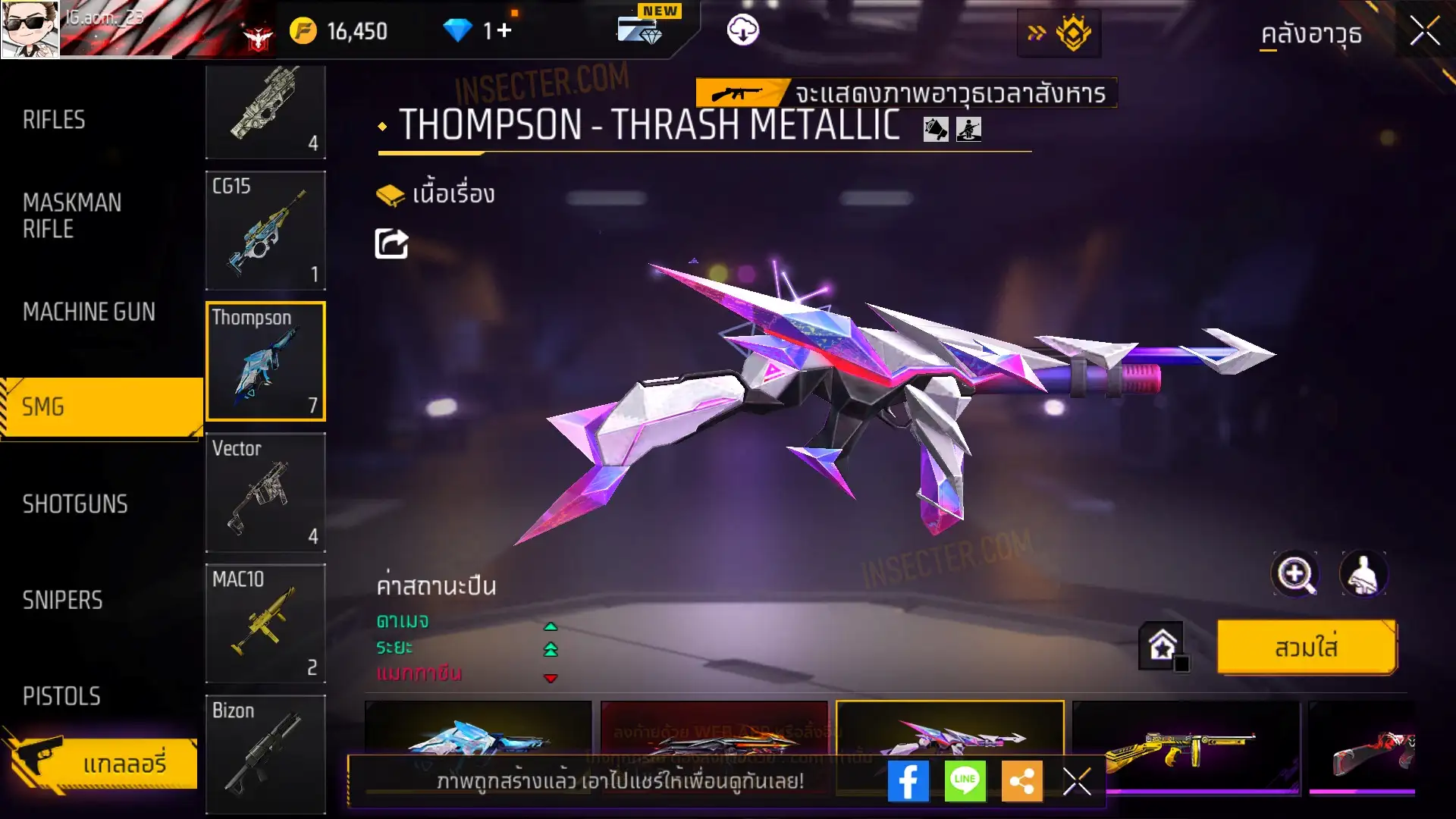Equip the skin with the yellow สวมใส่ button
Screen dimensions: 1456x819
click(x=1306, y=648)
